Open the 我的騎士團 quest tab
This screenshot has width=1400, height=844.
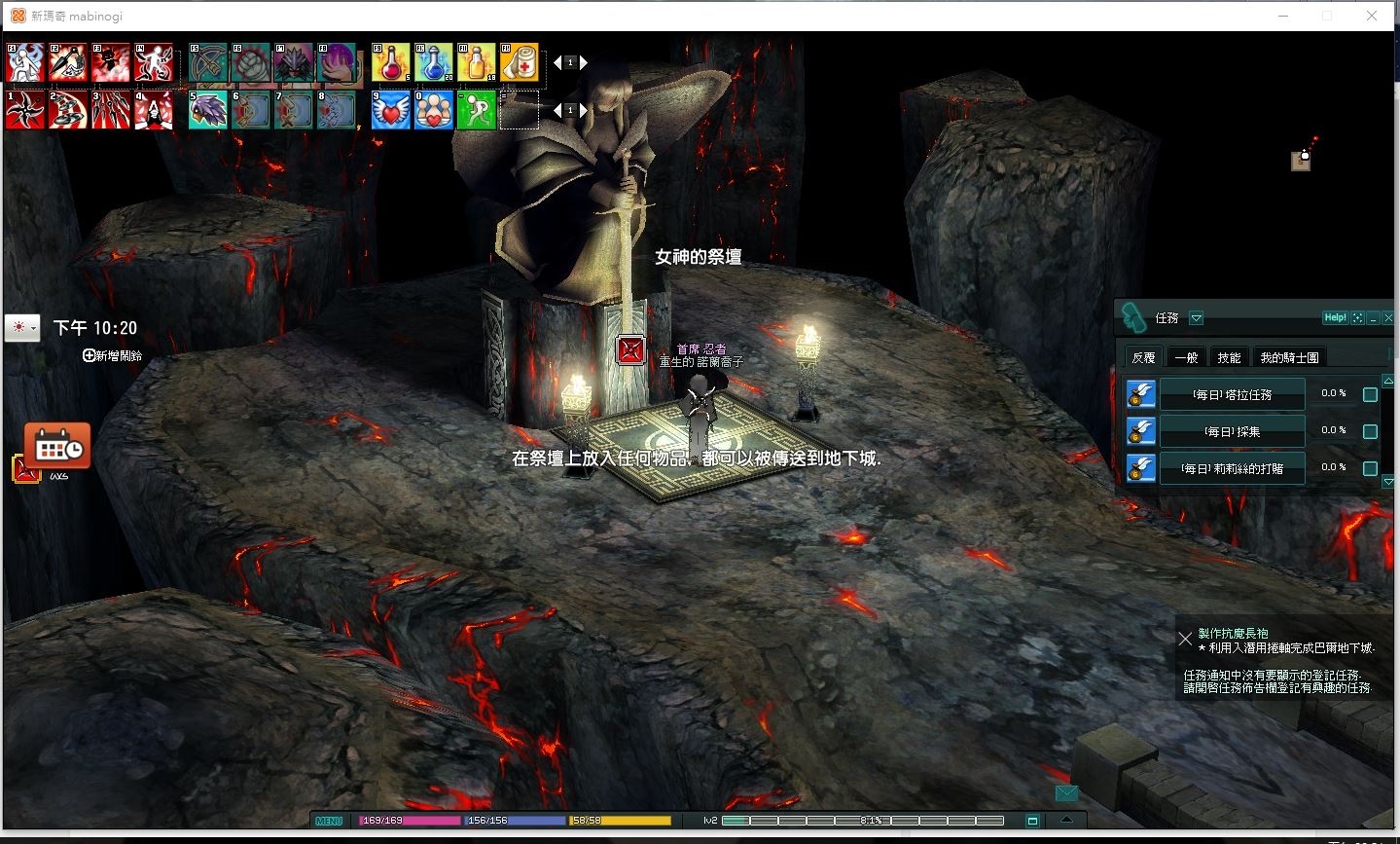click(1289, 357)
